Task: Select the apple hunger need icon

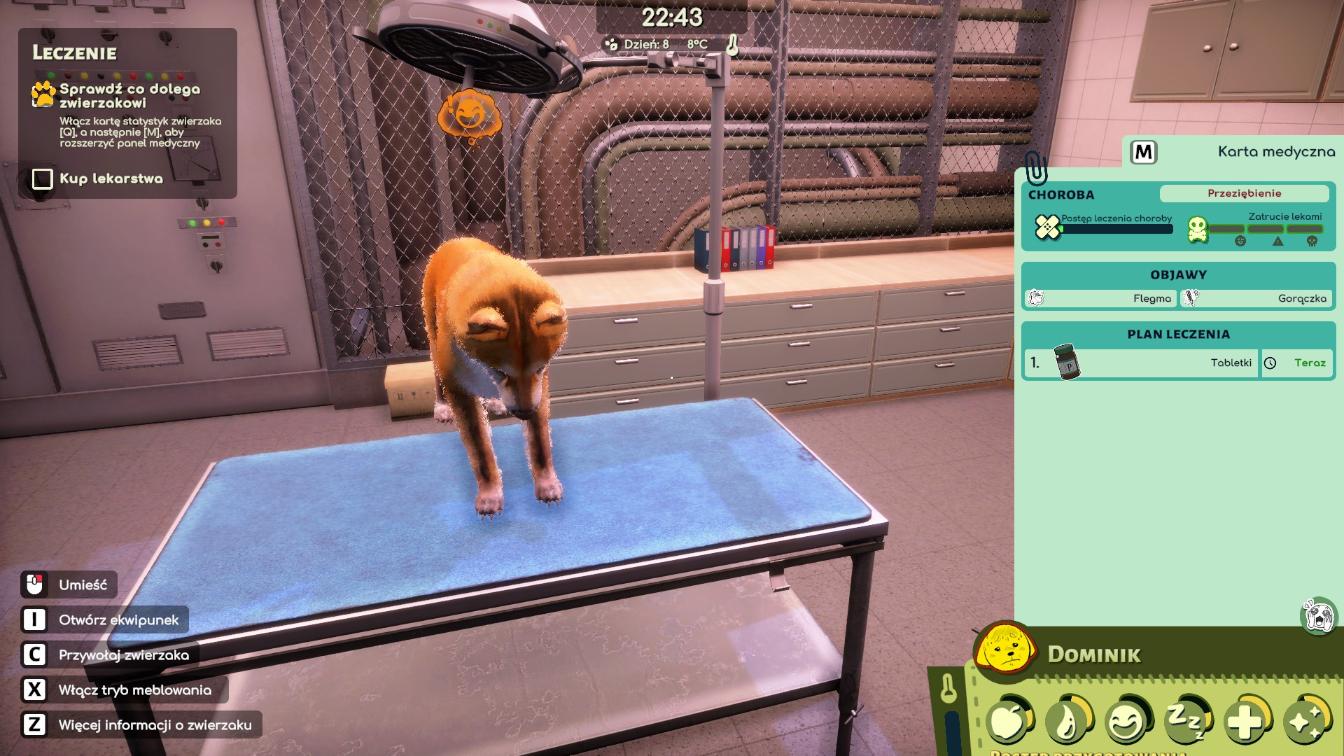Action: click(x=1008, y=720)
